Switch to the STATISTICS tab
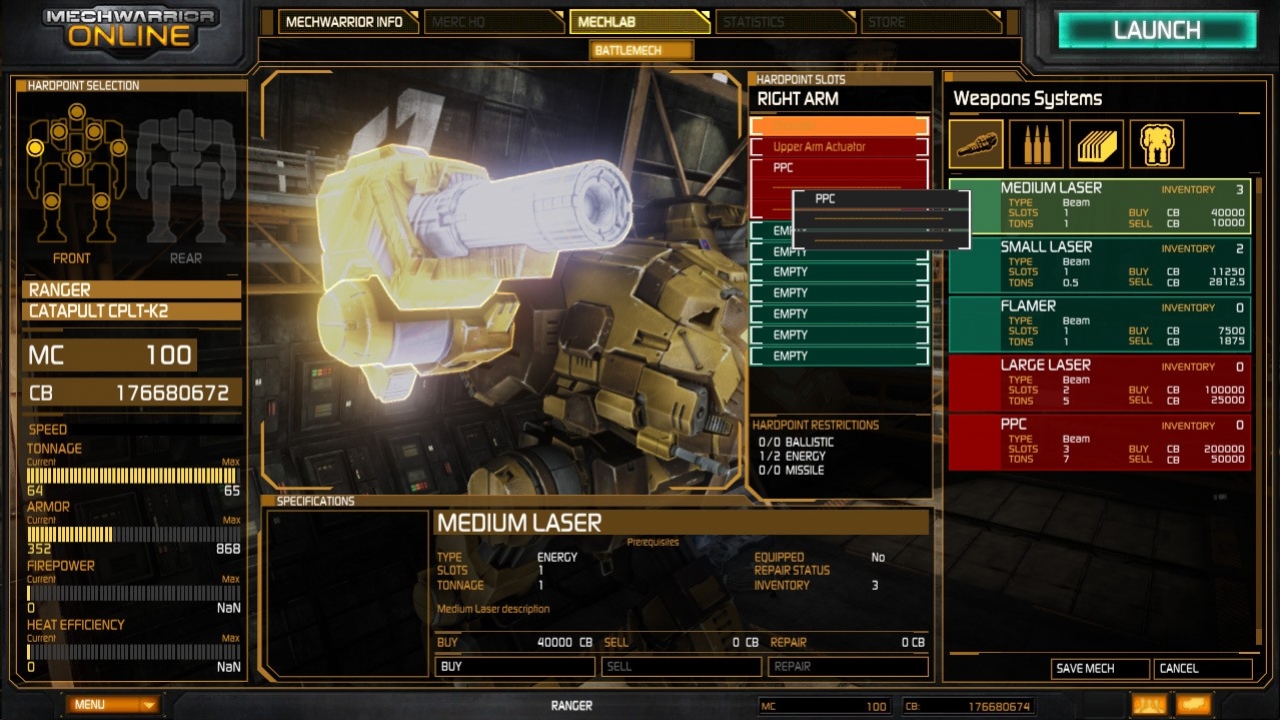This screenshot has height=720, width=1280. pos(786,21)
